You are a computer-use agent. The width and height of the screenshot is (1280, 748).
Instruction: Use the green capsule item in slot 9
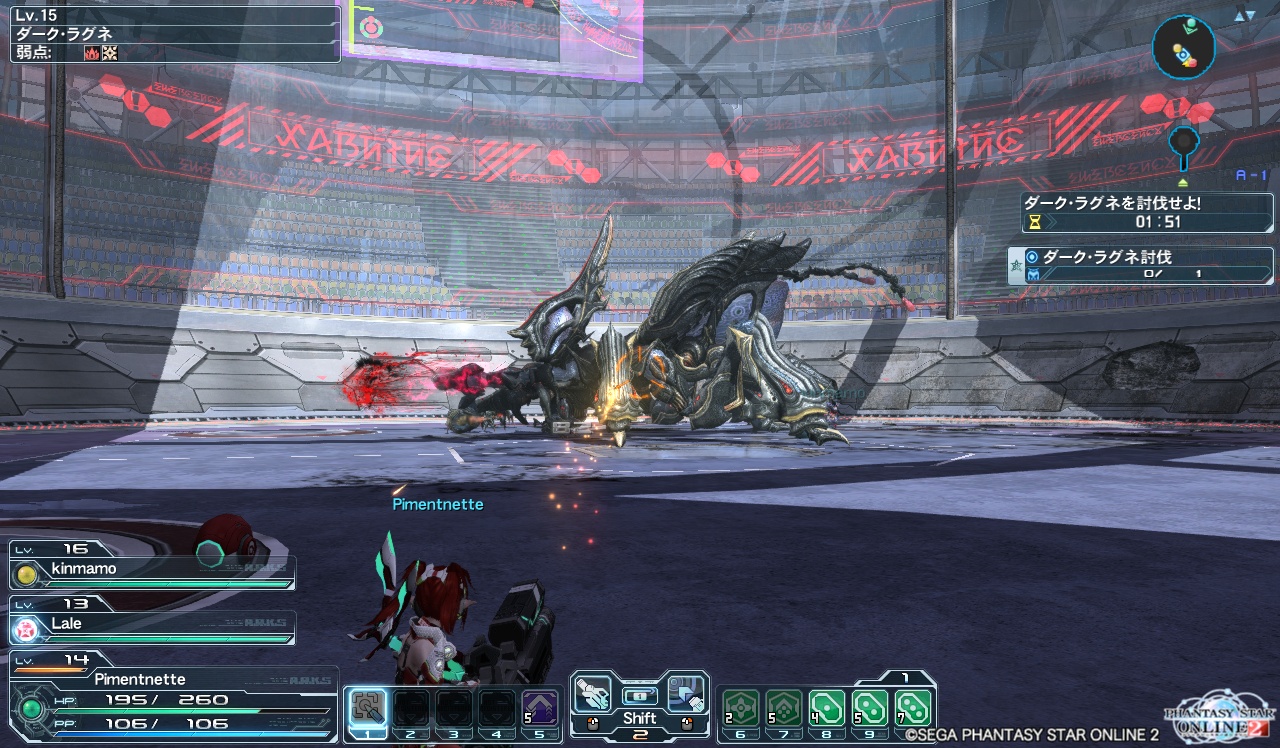870,708
